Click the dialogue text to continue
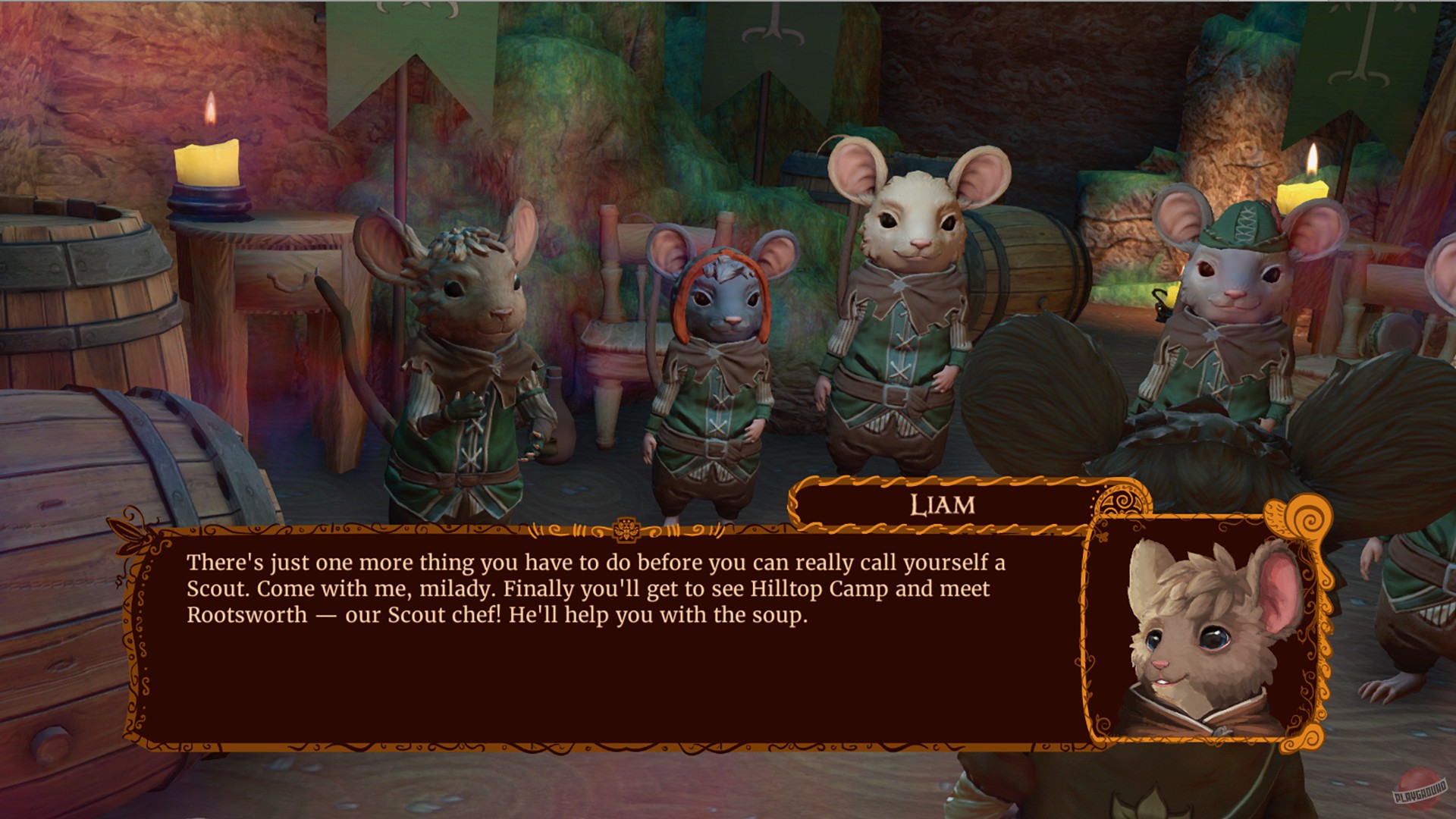 [591, 588]
